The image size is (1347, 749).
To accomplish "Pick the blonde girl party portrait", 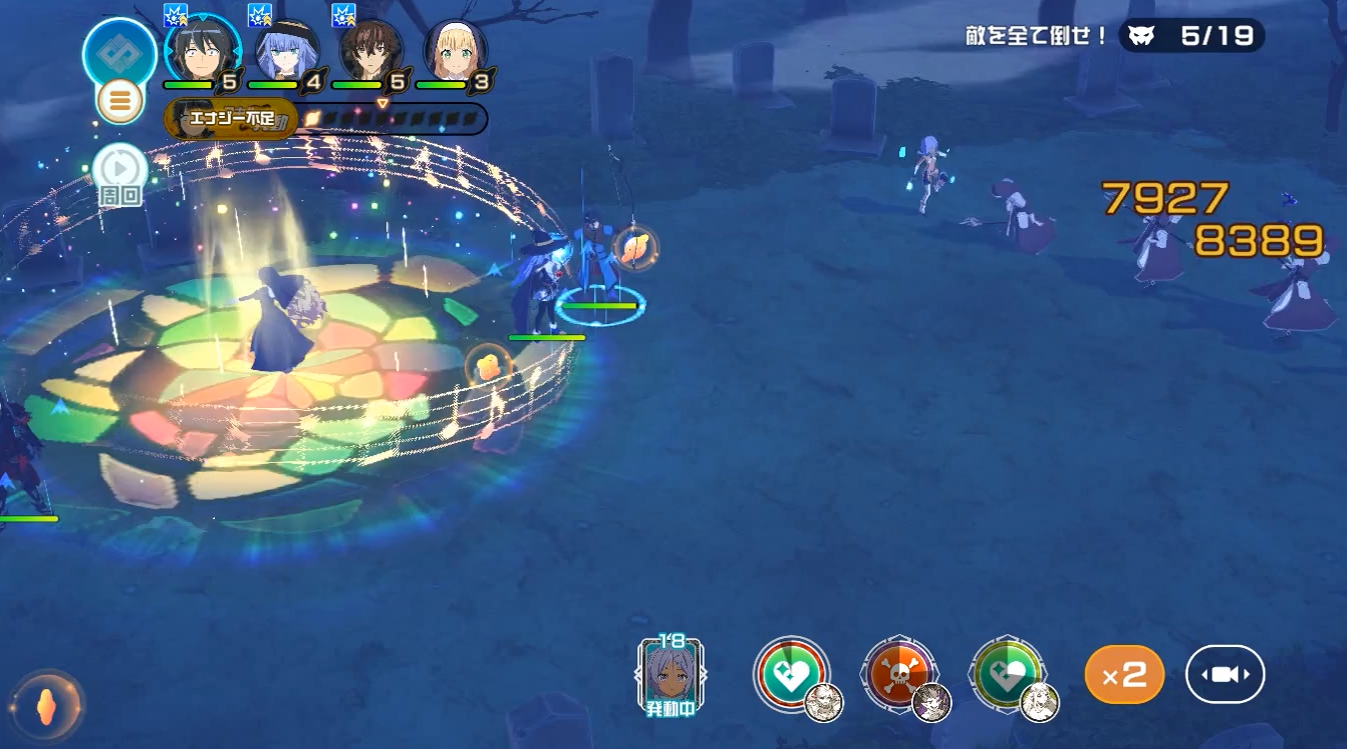I will click(x=455, y=50).
